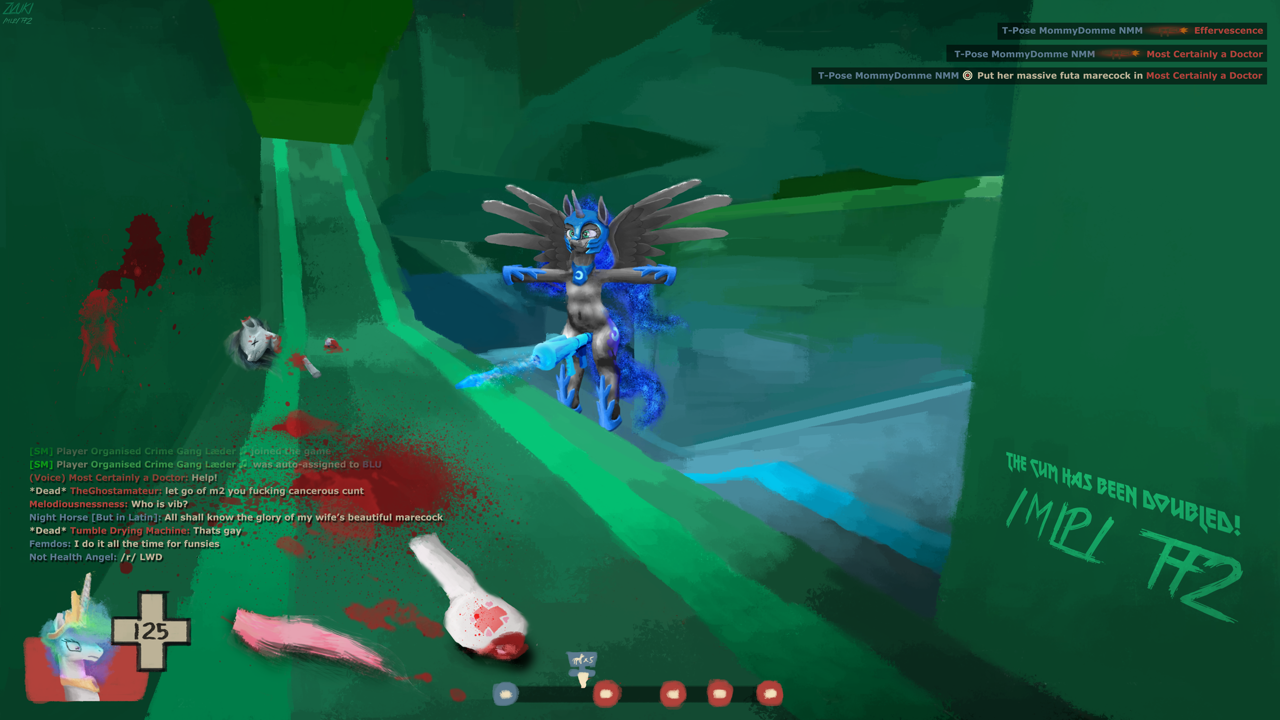Click Melodiousnessness's "Who is vib?" chat message

pos(108,504)
